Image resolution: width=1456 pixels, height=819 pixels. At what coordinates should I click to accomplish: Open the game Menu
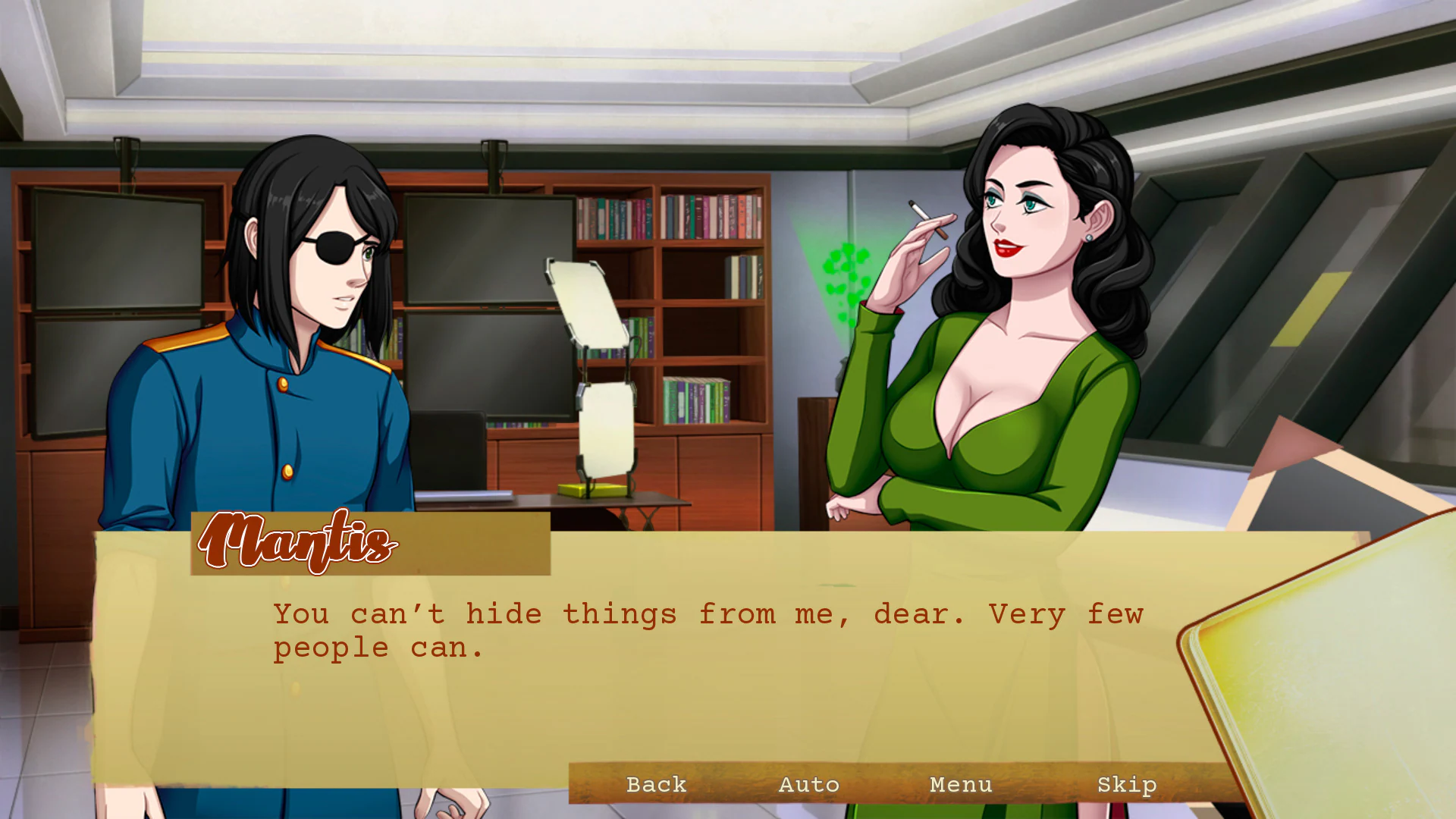pyautogui.click(x=961, y=785)
